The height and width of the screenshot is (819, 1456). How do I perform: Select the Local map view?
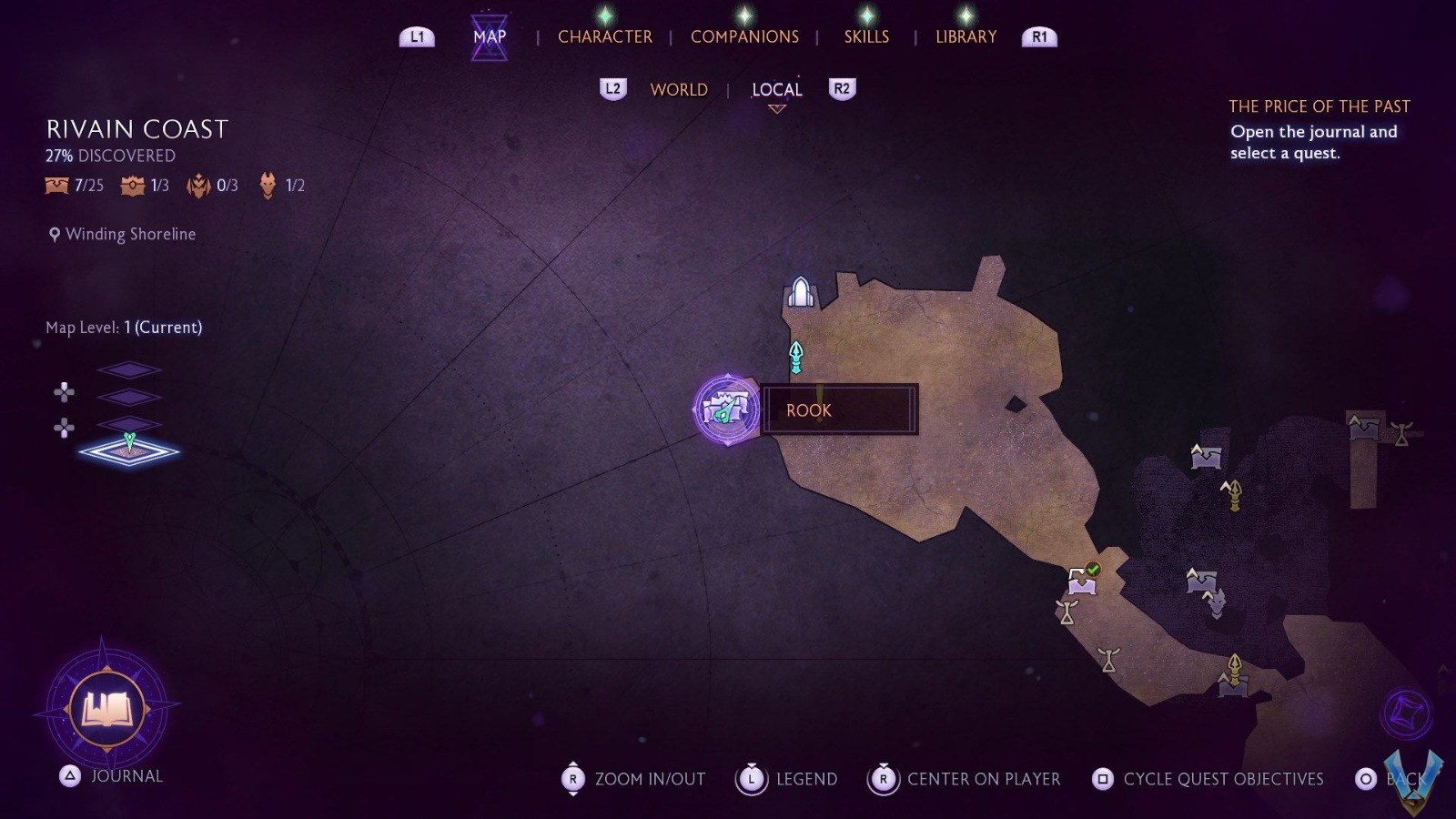click(x=776, y=89)
